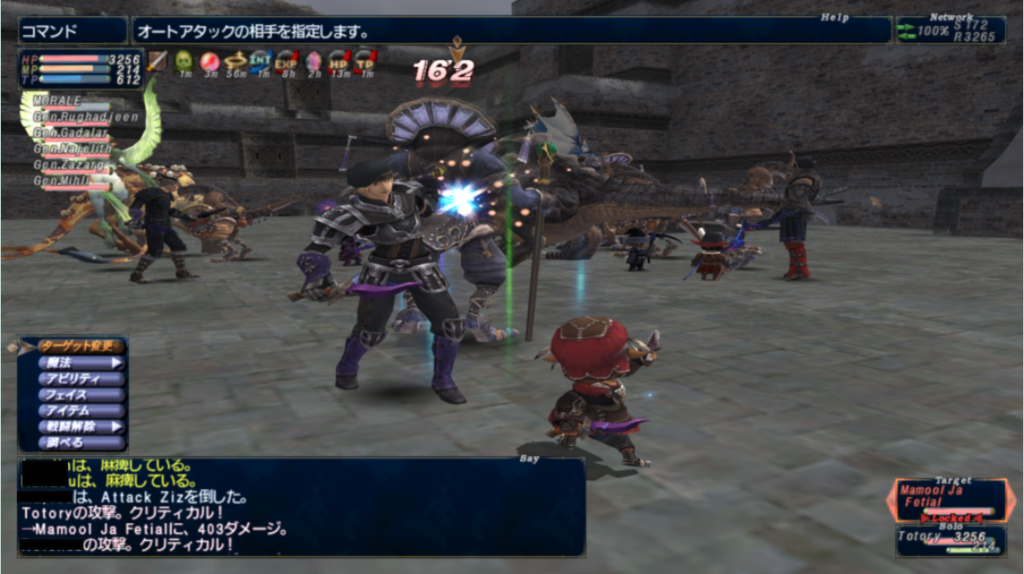Image resolution: width=1024 pixels, height=574 pixels.
Task: Click the EXP bonus status icon
Action: 287,62
